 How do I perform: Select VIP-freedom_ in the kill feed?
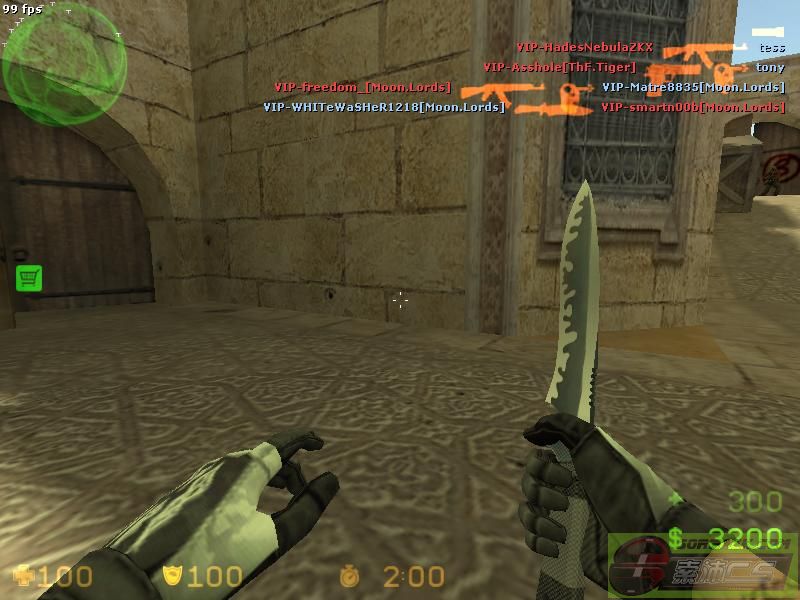[x=362, y=87]
